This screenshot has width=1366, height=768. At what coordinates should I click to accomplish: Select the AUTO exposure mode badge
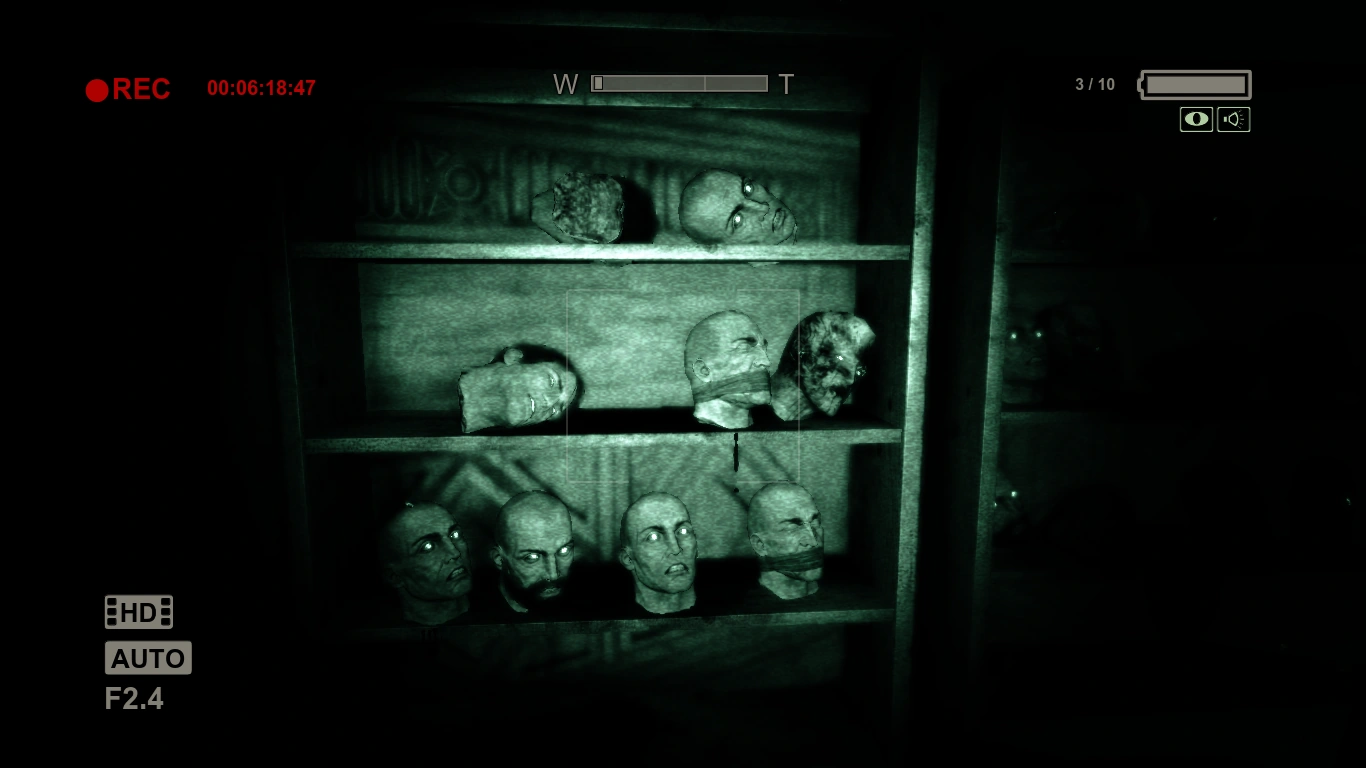coord(148,657)
